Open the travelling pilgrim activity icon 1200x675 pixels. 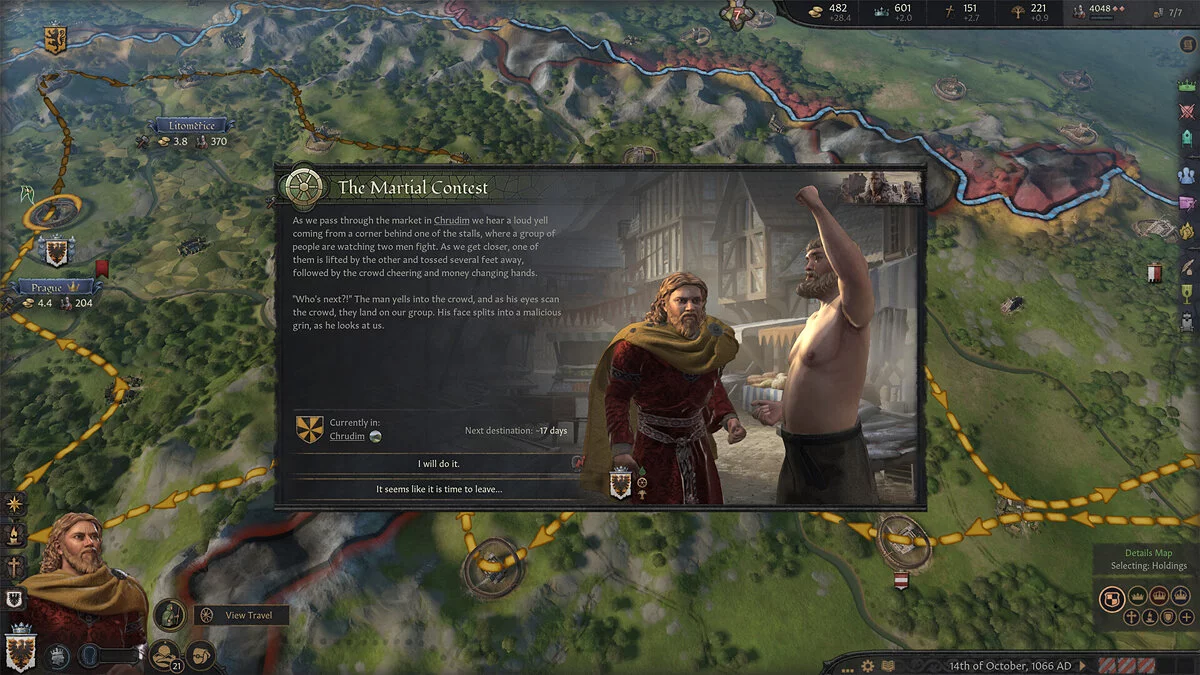click(x=171, y=613)
